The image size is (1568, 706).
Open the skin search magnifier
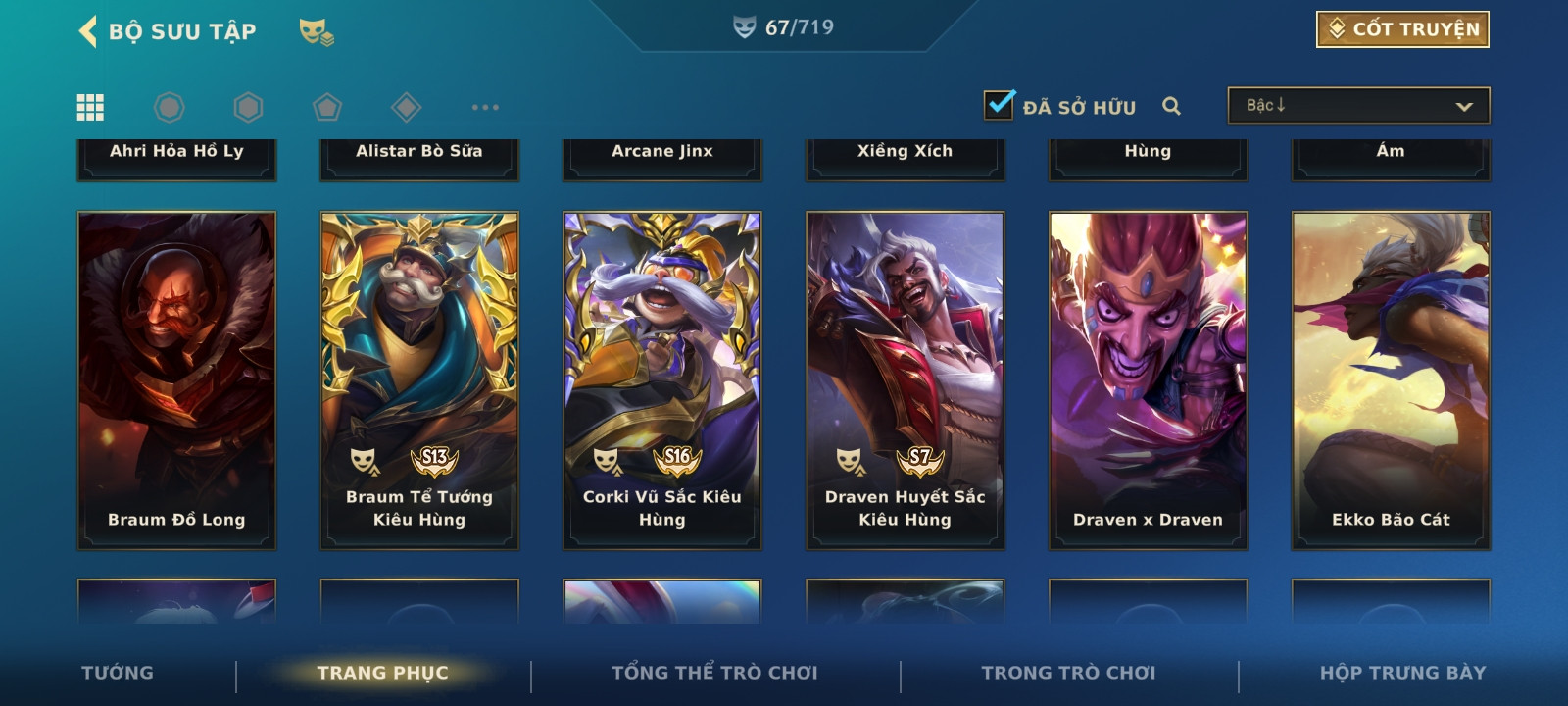click(1171, 106)
